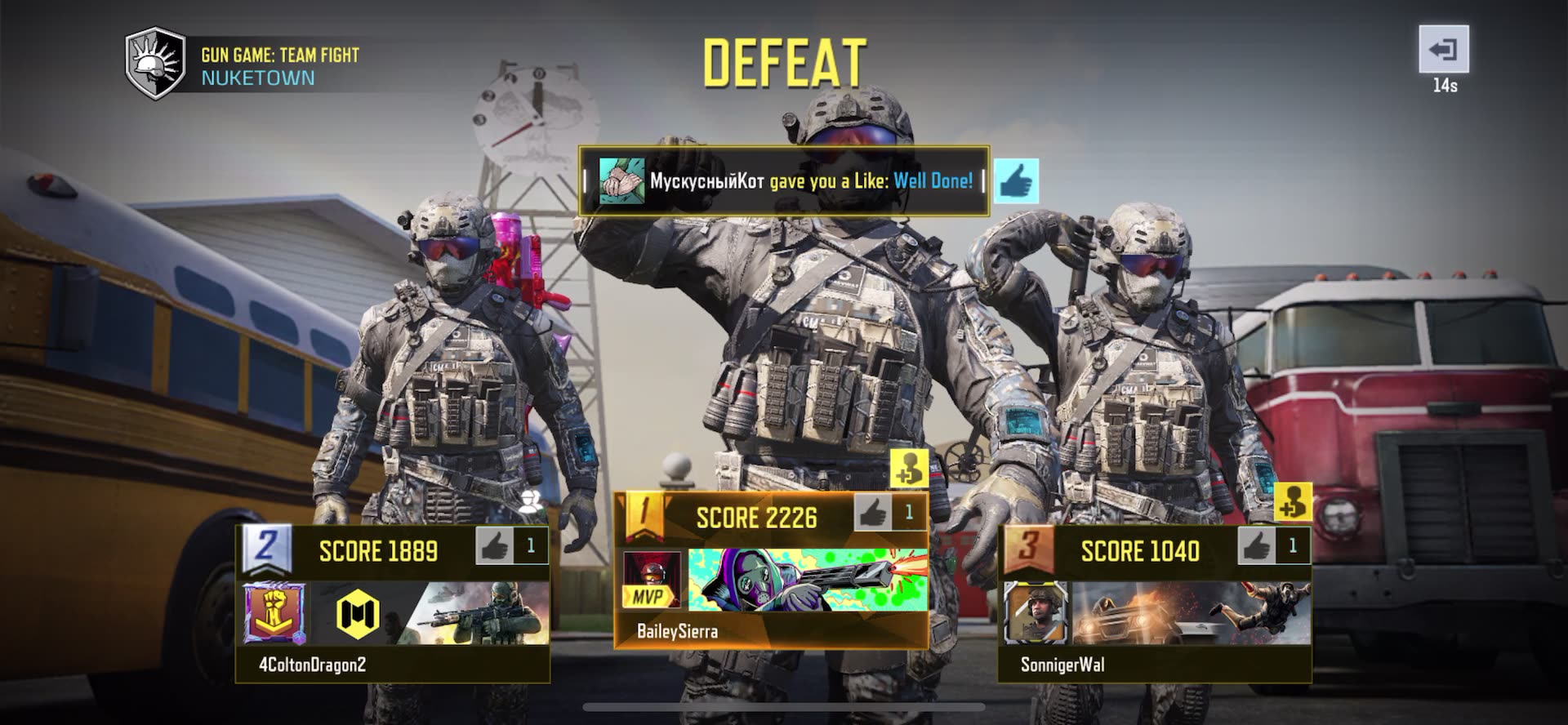Viewport: 1568px width, 725px height.
Task: Like 4ColtonDragon2's performance
Action: [495, 546]
